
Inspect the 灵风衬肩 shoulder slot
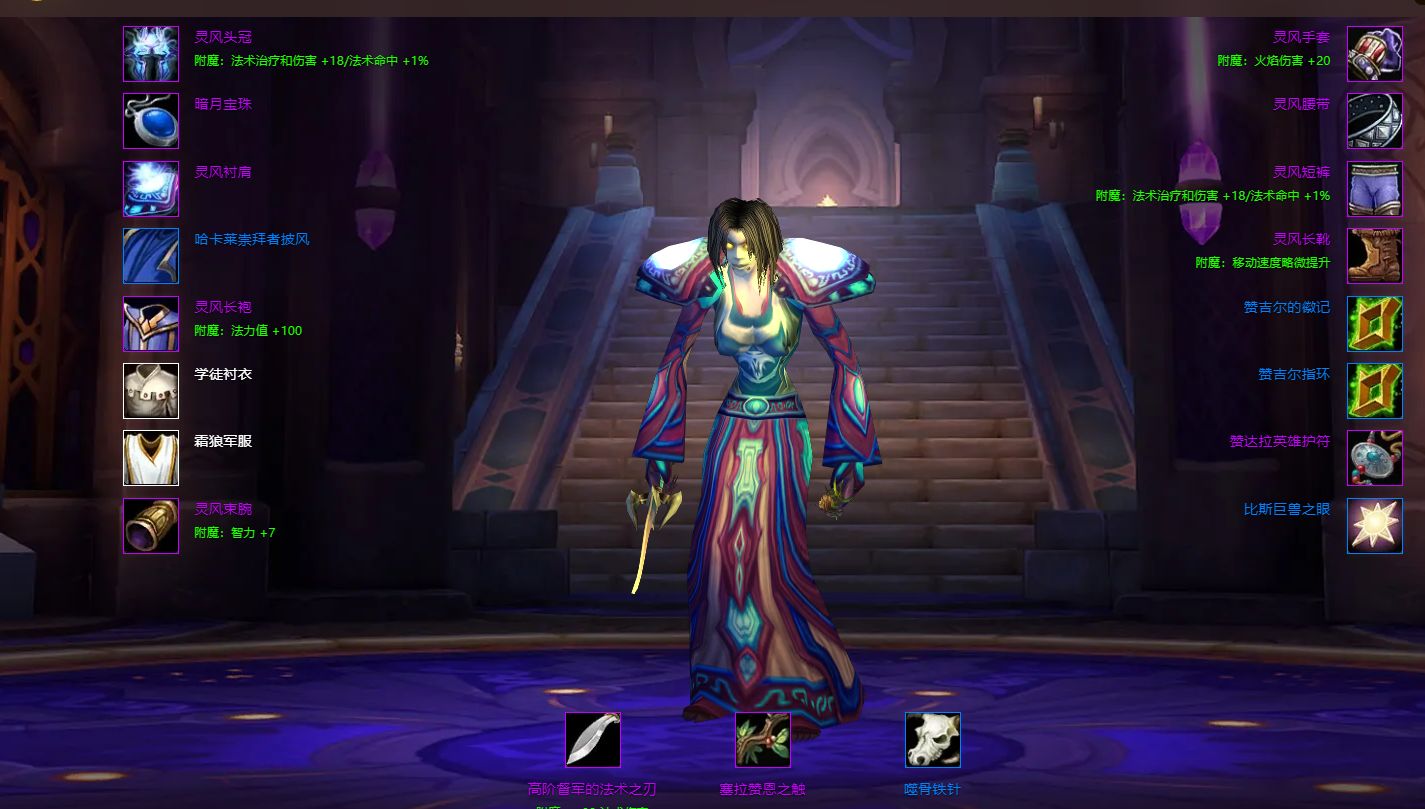(151, 189)
